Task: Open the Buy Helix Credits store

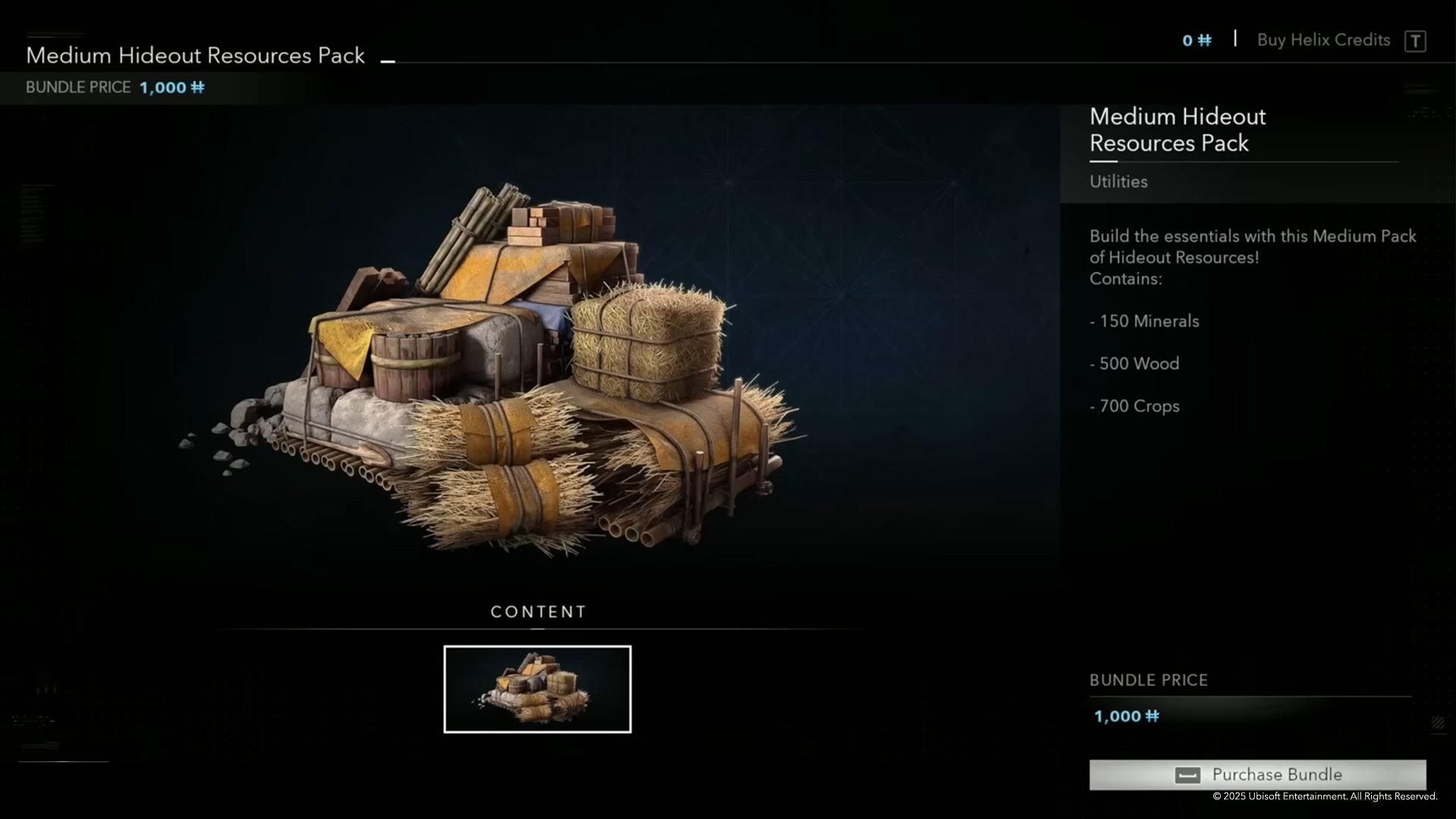Action: (1323, 40)
